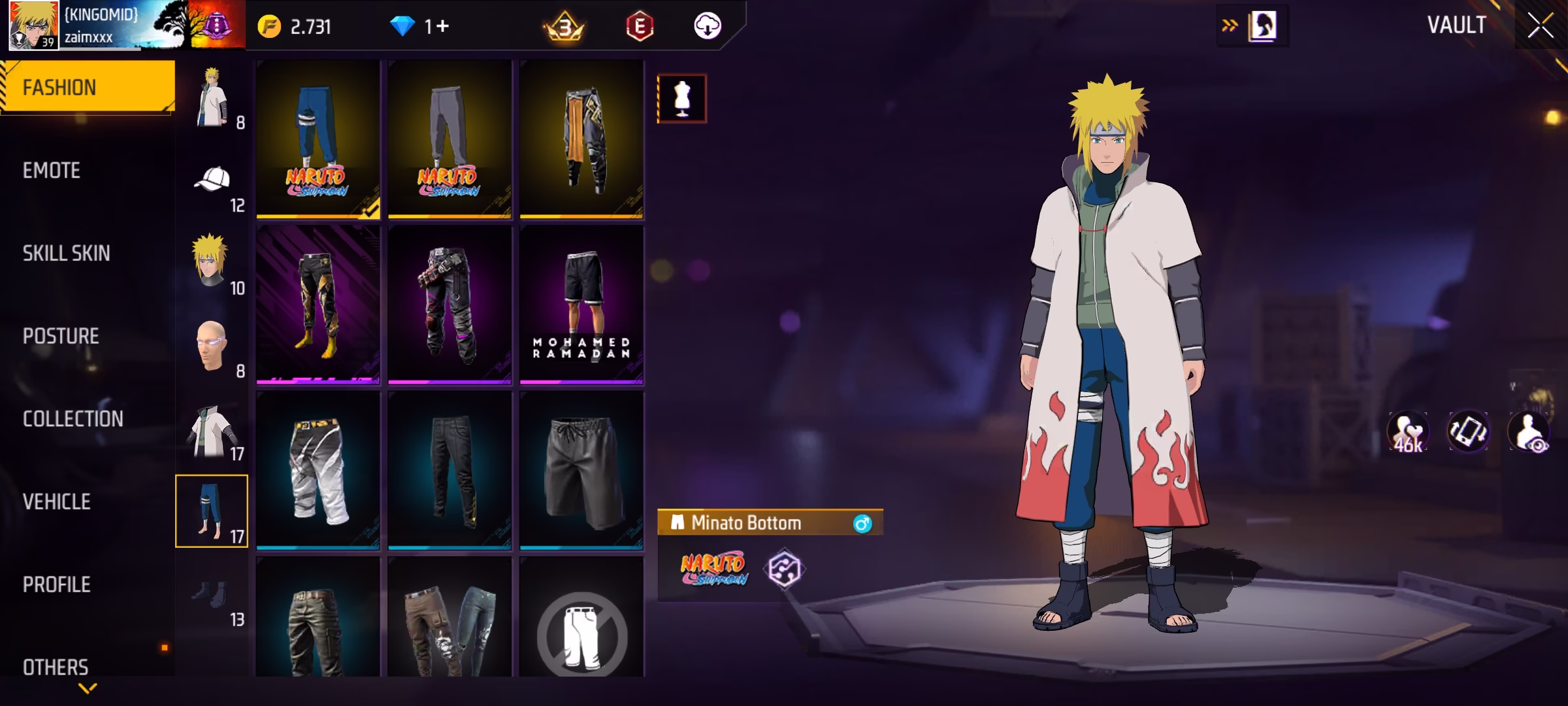Select the Mohamed Ramadan black shorts
1568x706 pixels.
point(581,305)
